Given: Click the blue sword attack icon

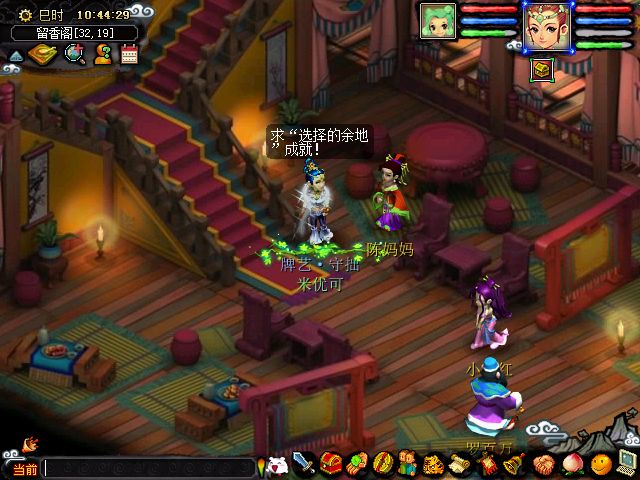Looking at the screenshot, I should 305,465.
